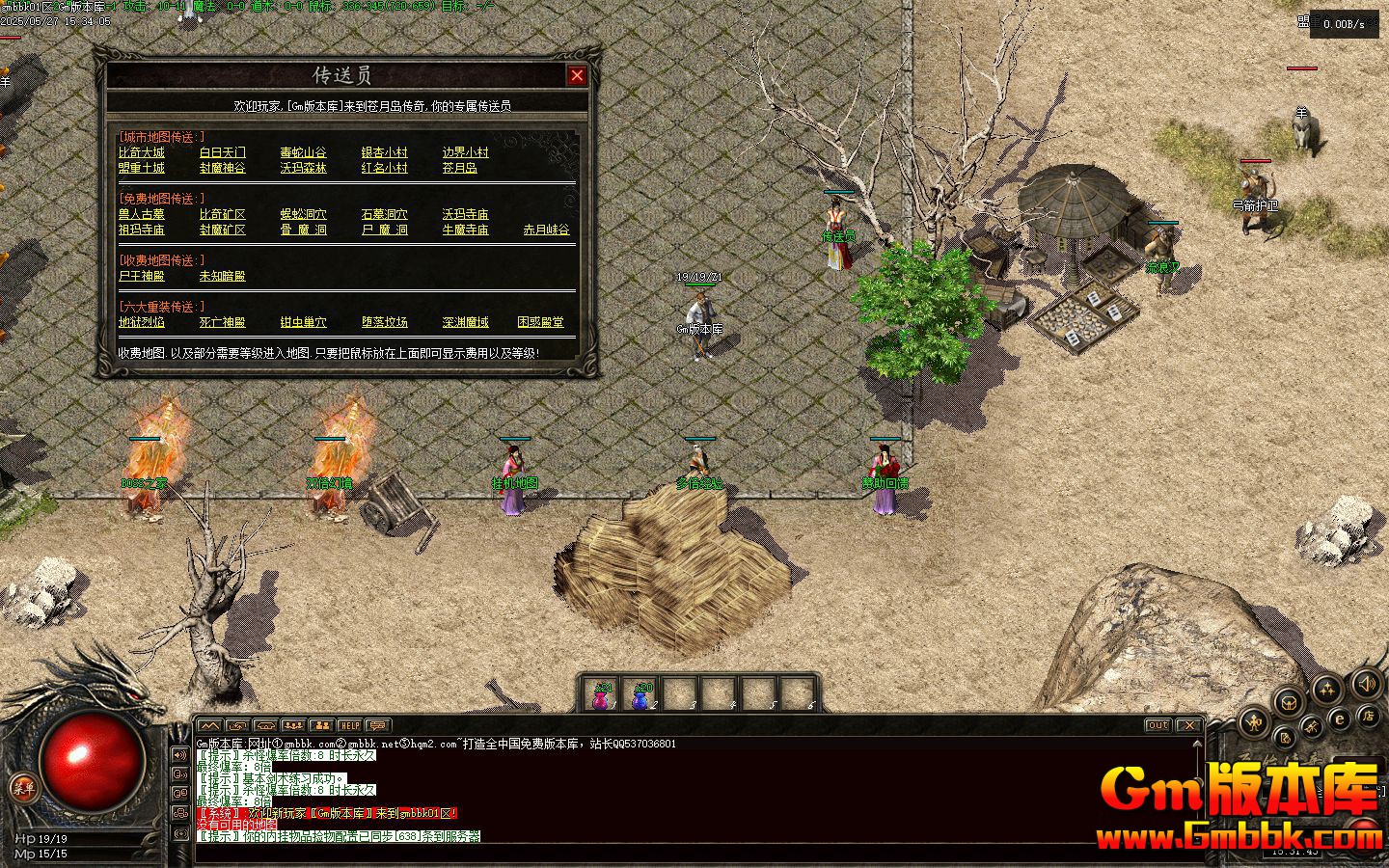Screen dimensions: 1389x868
Task: Choose the 困惑殿堂 link
Action: [541, 322]
